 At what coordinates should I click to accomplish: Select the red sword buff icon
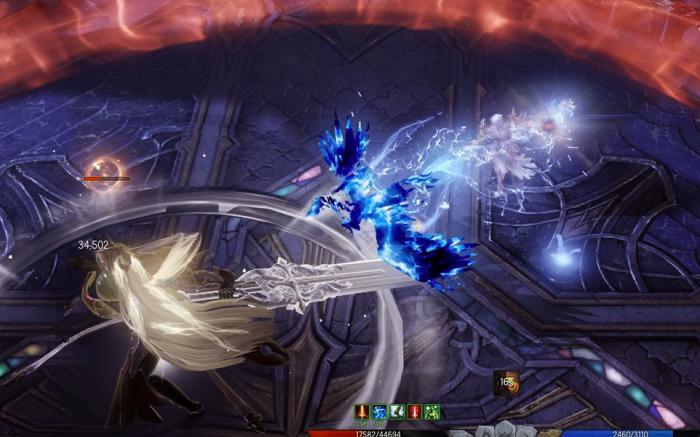414,412
